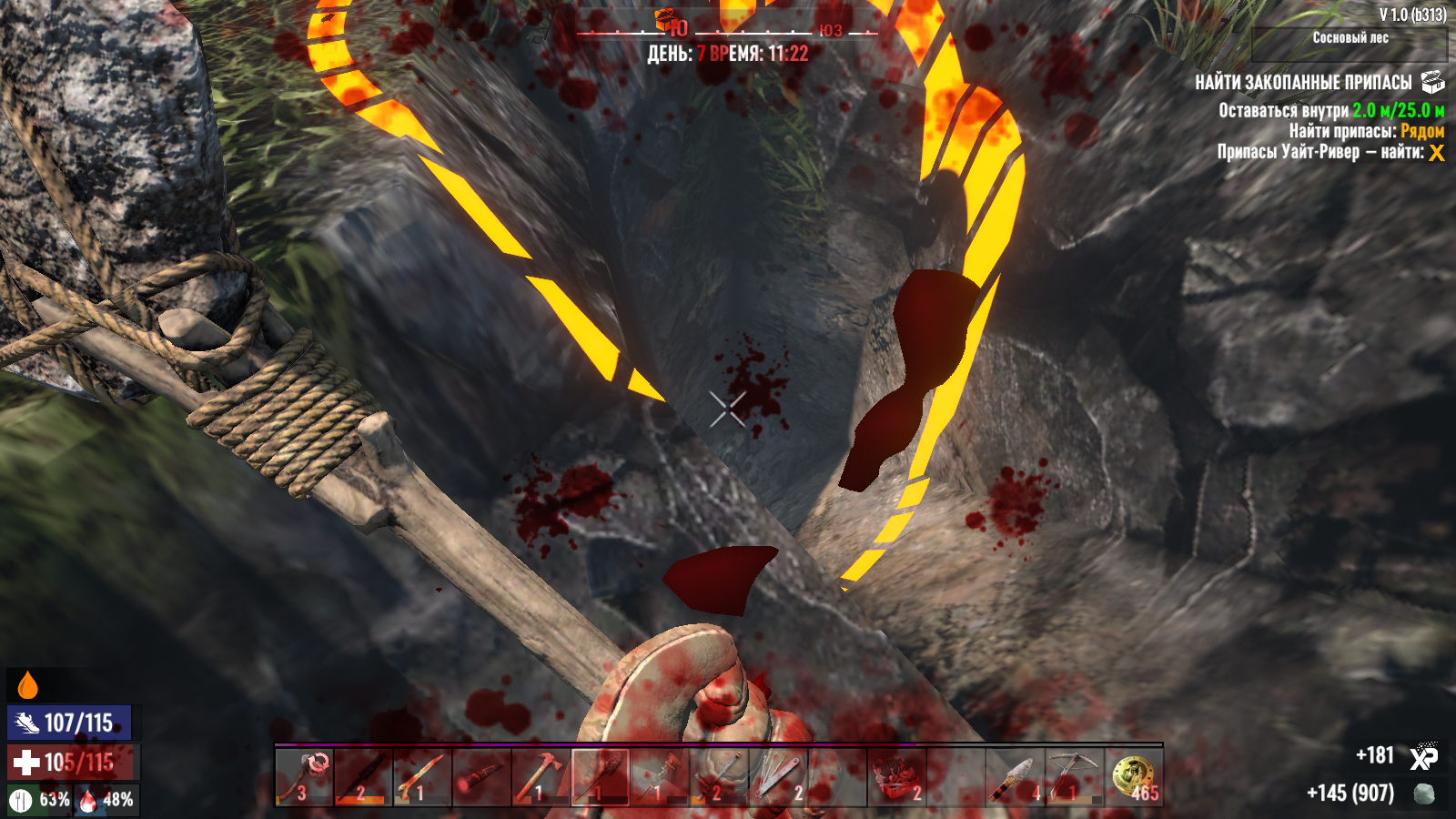1456x819 pixels.
Task: Click the orange droplet status effect icon
Action: point(28,685)
